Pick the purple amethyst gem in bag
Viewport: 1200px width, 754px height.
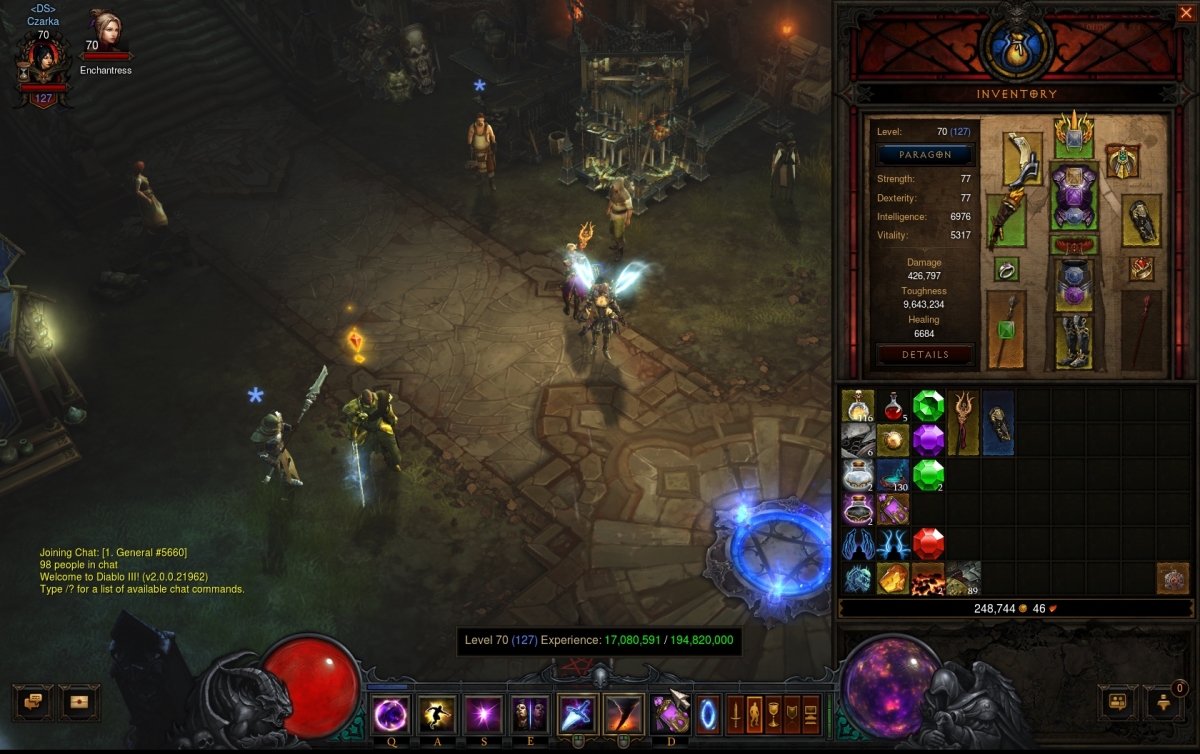(x=928, y=440)
